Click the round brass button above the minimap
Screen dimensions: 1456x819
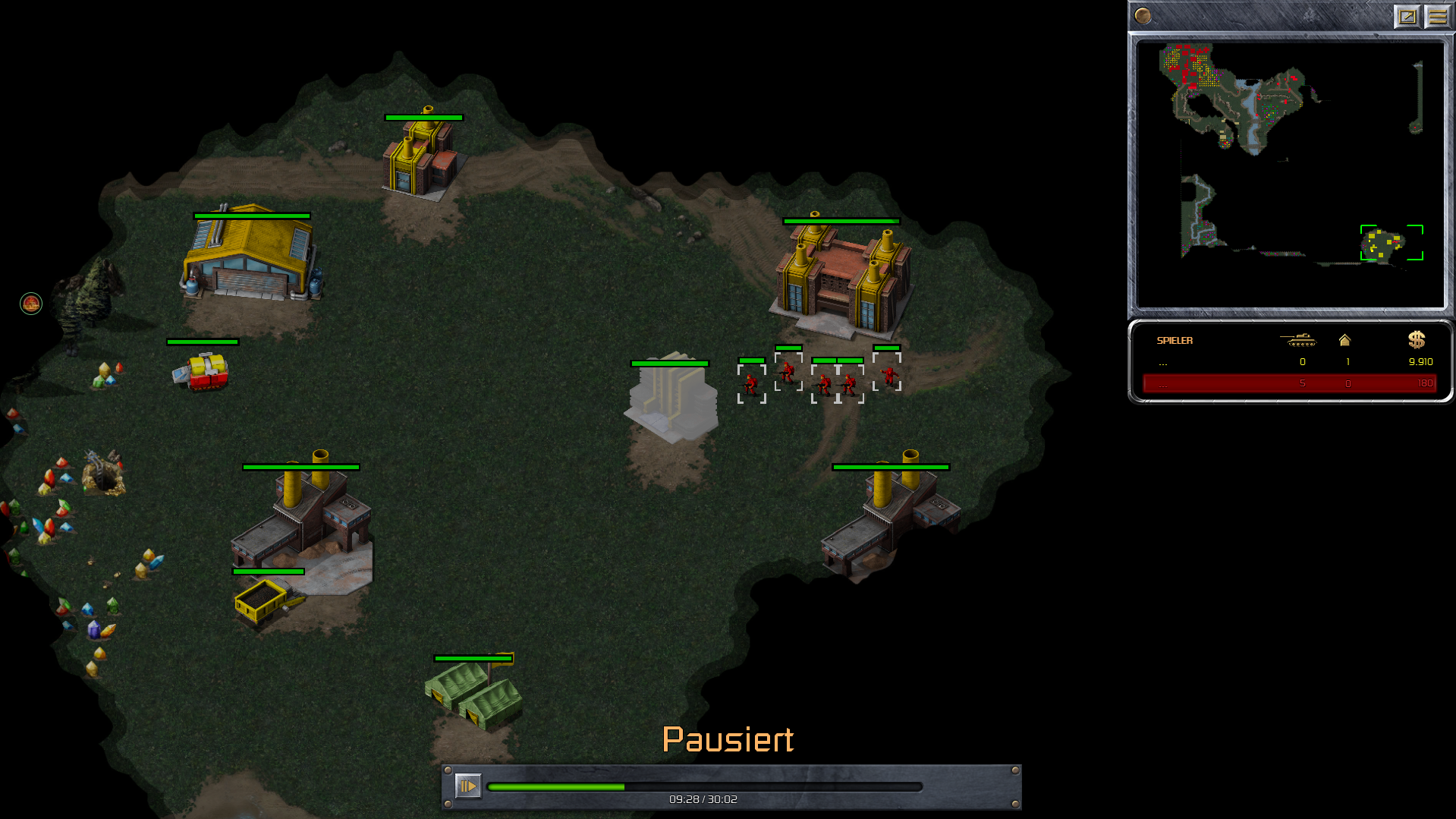tap(1143, 15)
